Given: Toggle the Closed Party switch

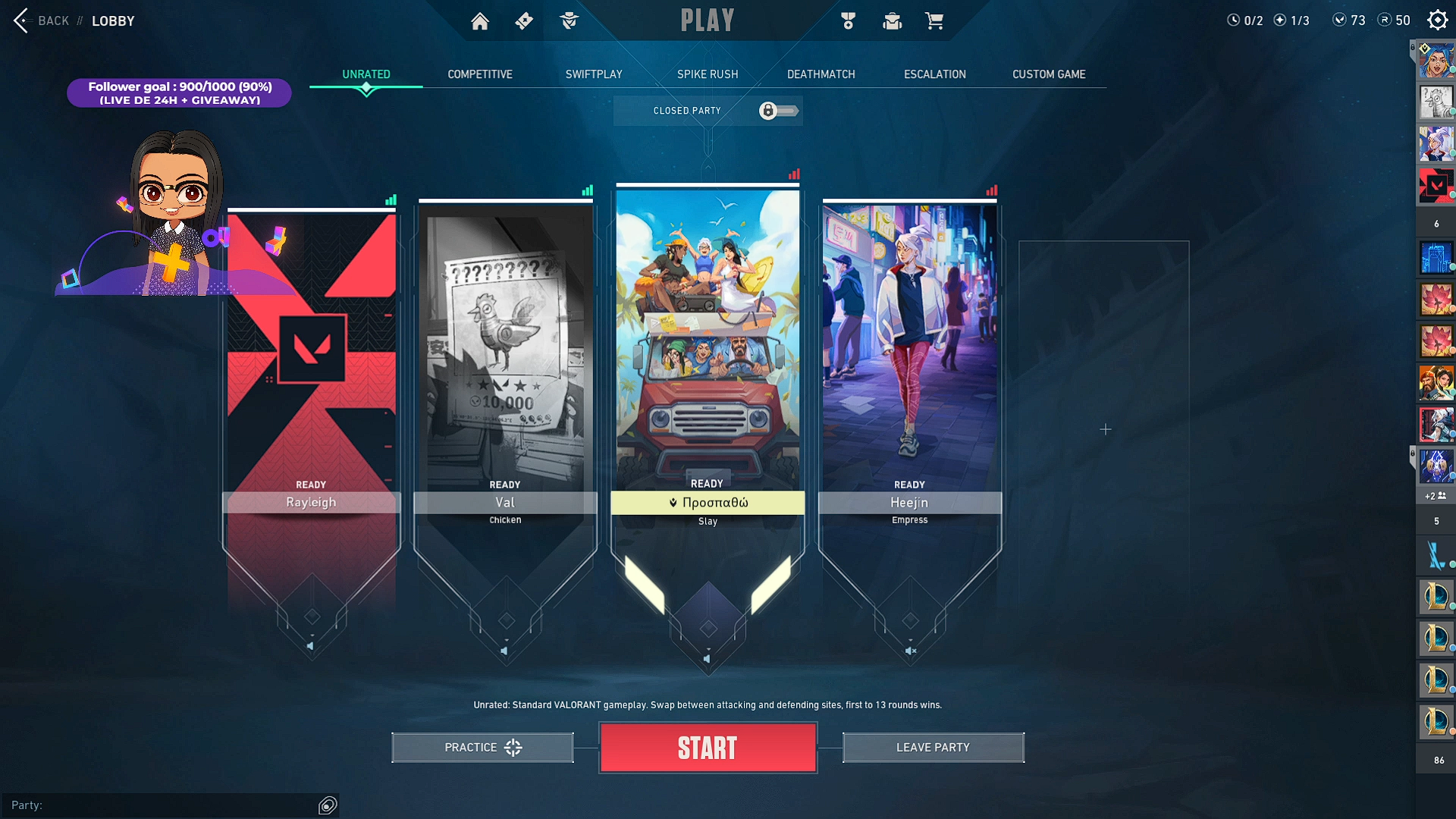Looking at the screenshot, I should point(778,111).
